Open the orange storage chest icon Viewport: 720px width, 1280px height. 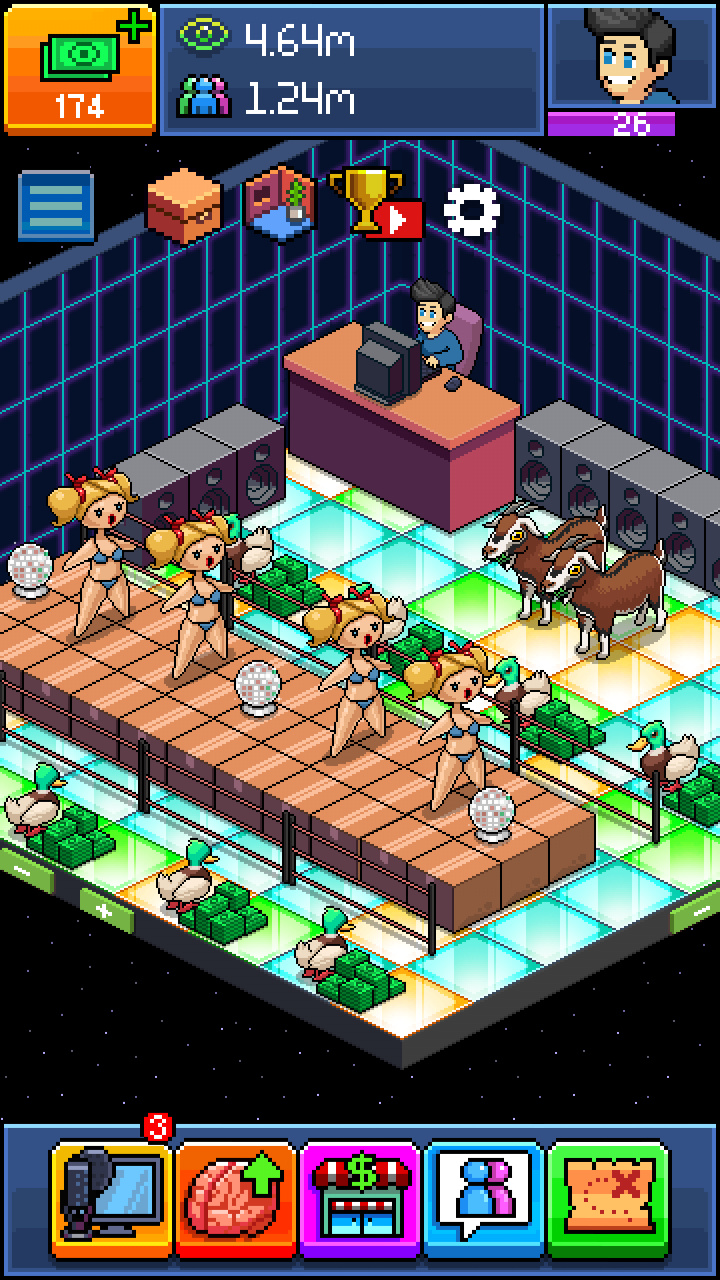tap(184, 206)
